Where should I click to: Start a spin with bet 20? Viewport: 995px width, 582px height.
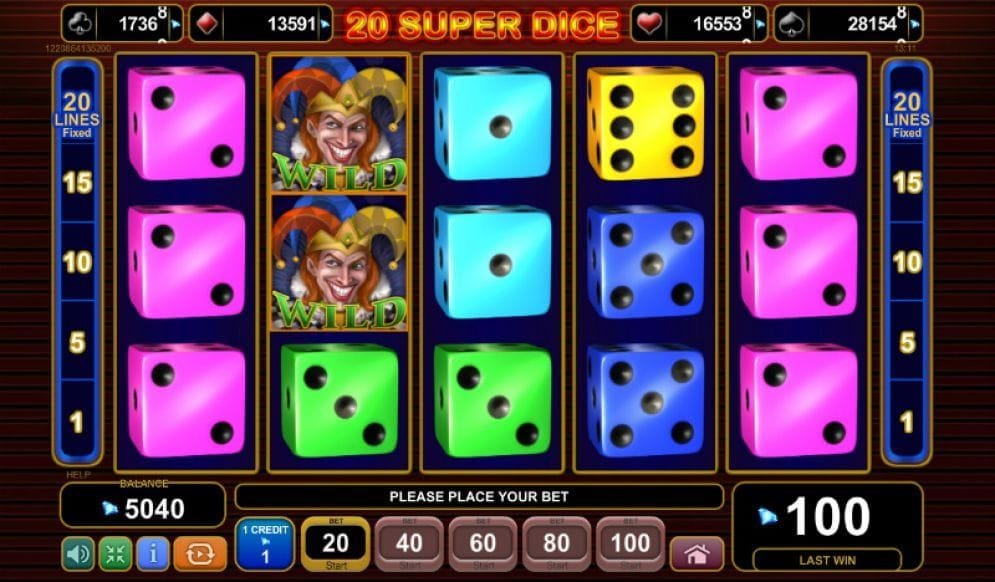click(x=335, y=544)
